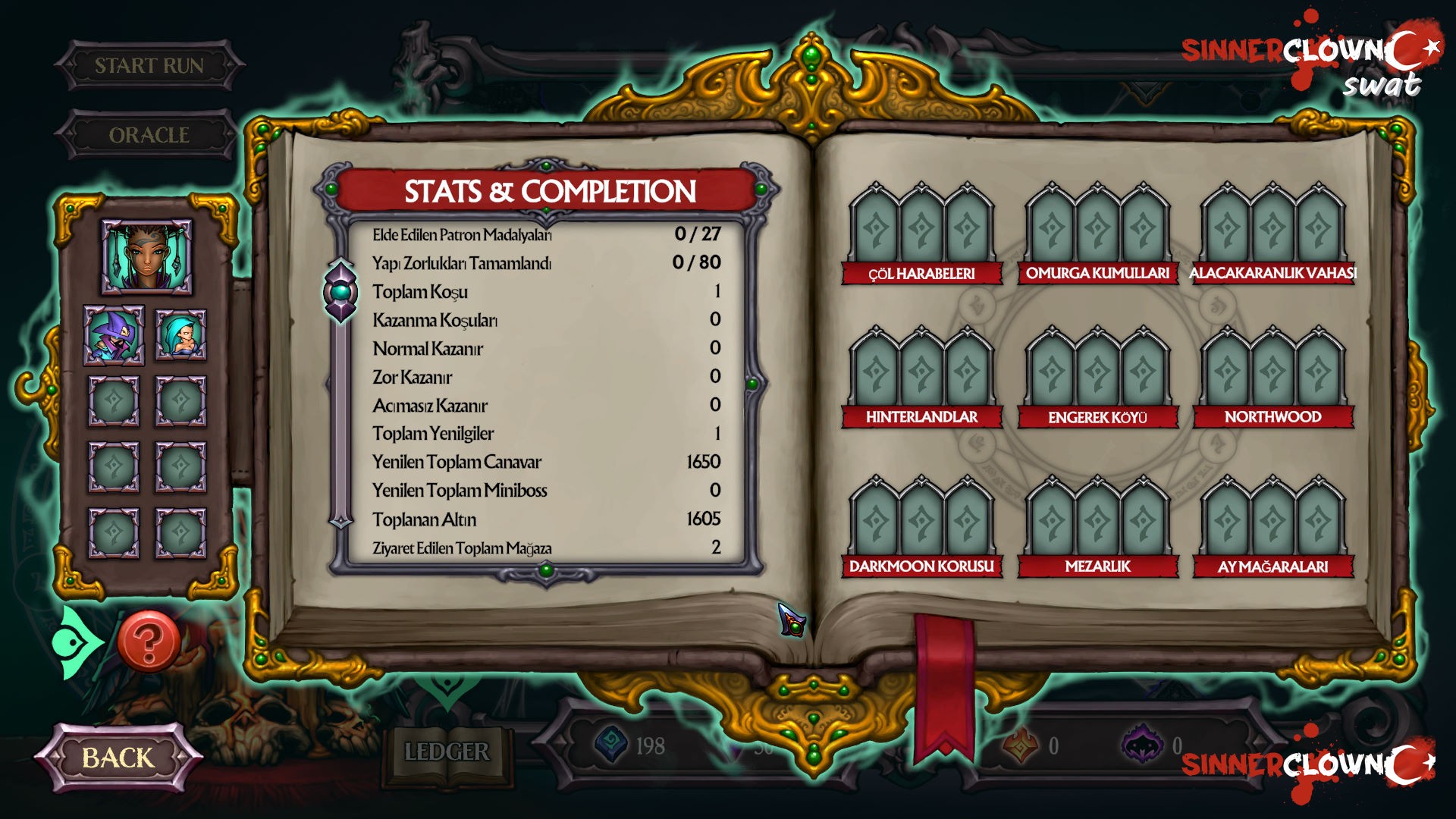Select the blue-haired heroine portrait
The image size is (1456, 819).
click(x=181, y=337)
